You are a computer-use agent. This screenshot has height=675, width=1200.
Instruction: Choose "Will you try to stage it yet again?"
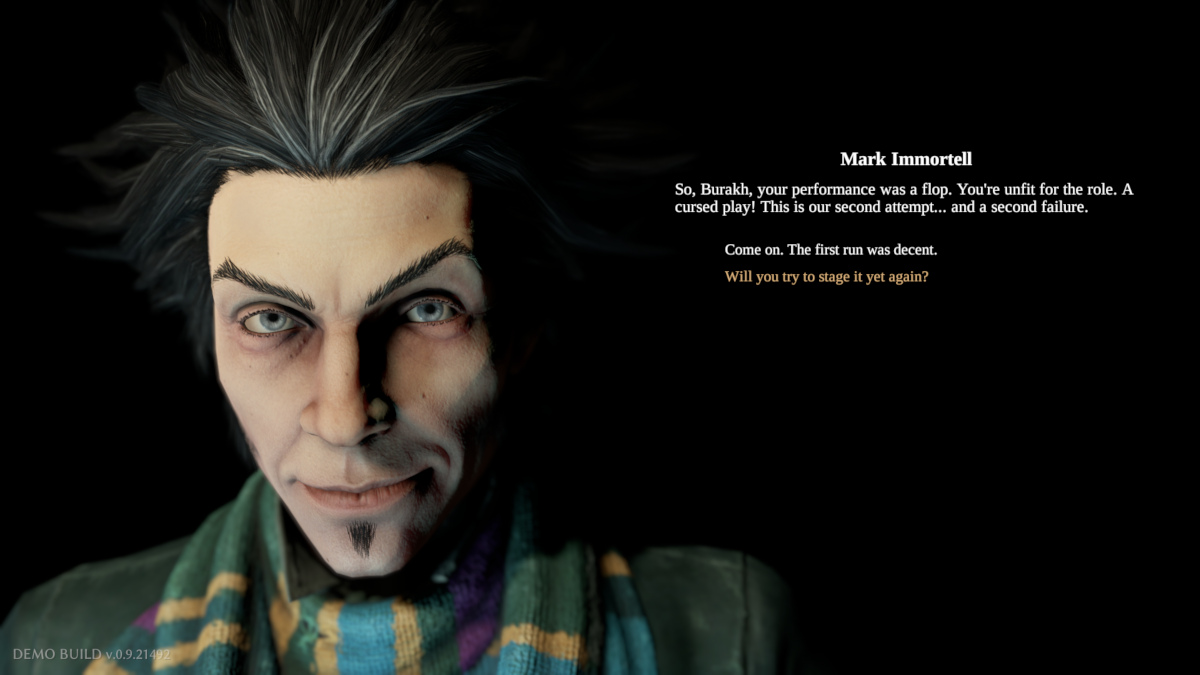pos(826,276)
